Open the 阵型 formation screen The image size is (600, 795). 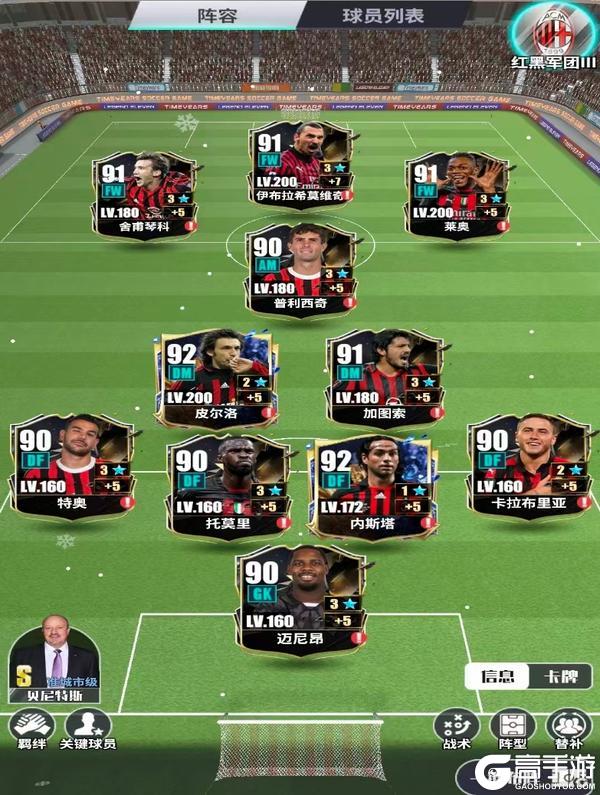point(513,730)
